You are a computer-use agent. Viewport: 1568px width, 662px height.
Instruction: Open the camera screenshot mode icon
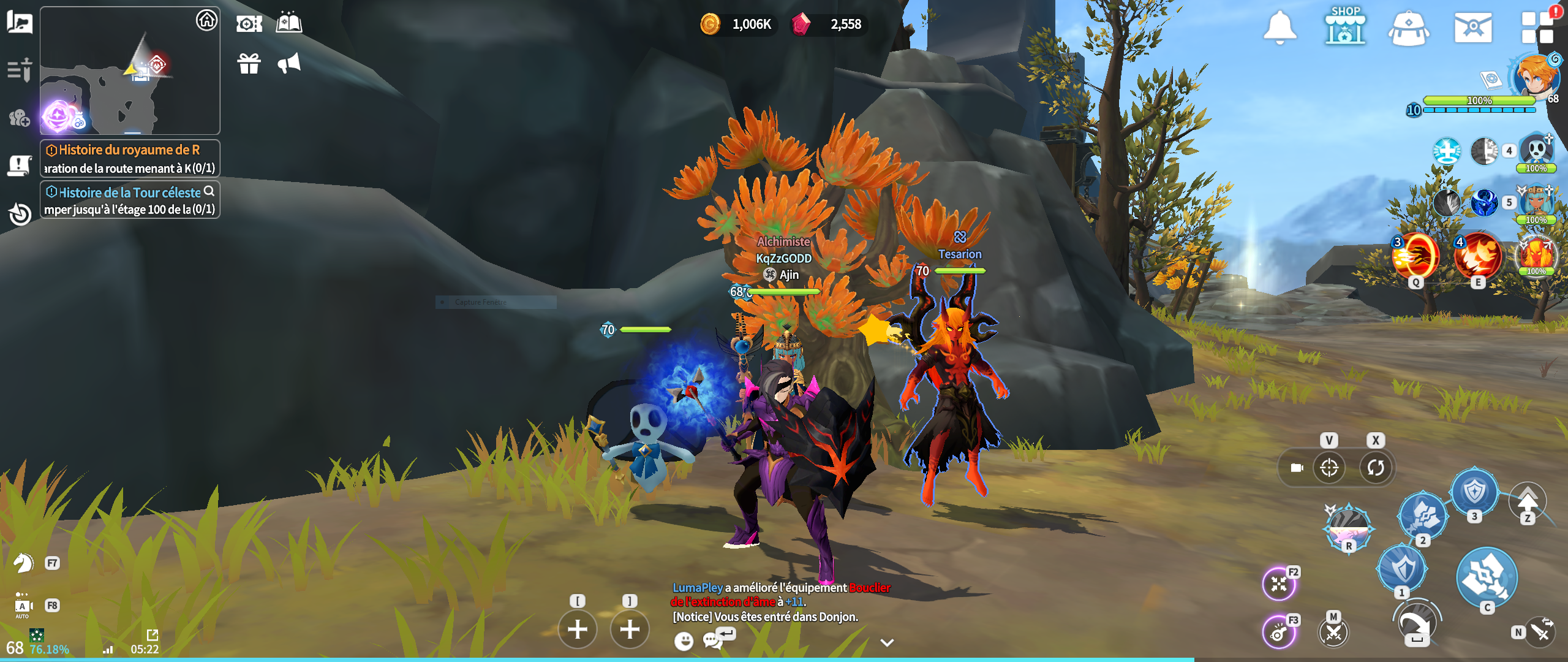tap(249, 24)
